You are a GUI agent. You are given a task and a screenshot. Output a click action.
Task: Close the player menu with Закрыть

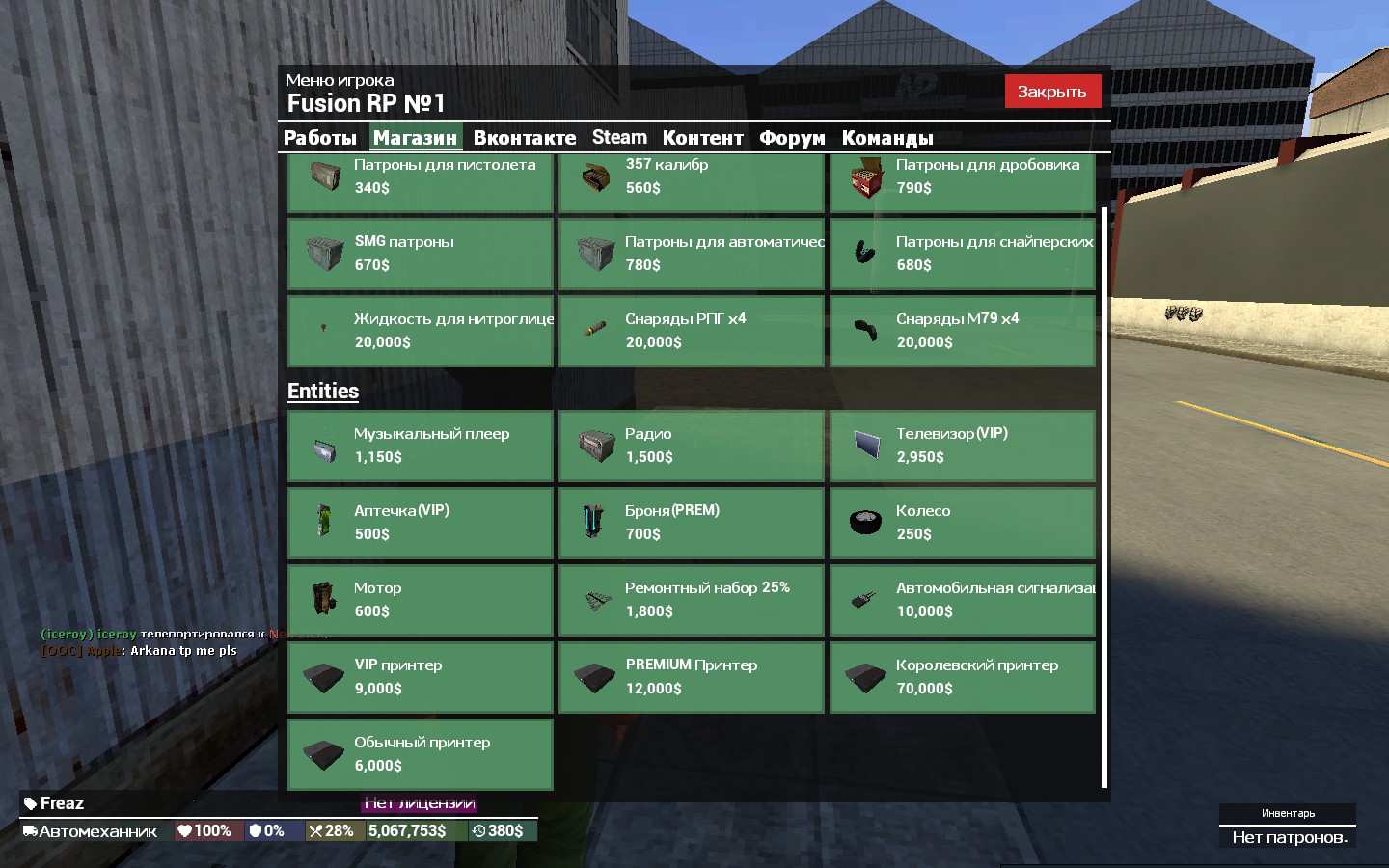(1051, 92)
